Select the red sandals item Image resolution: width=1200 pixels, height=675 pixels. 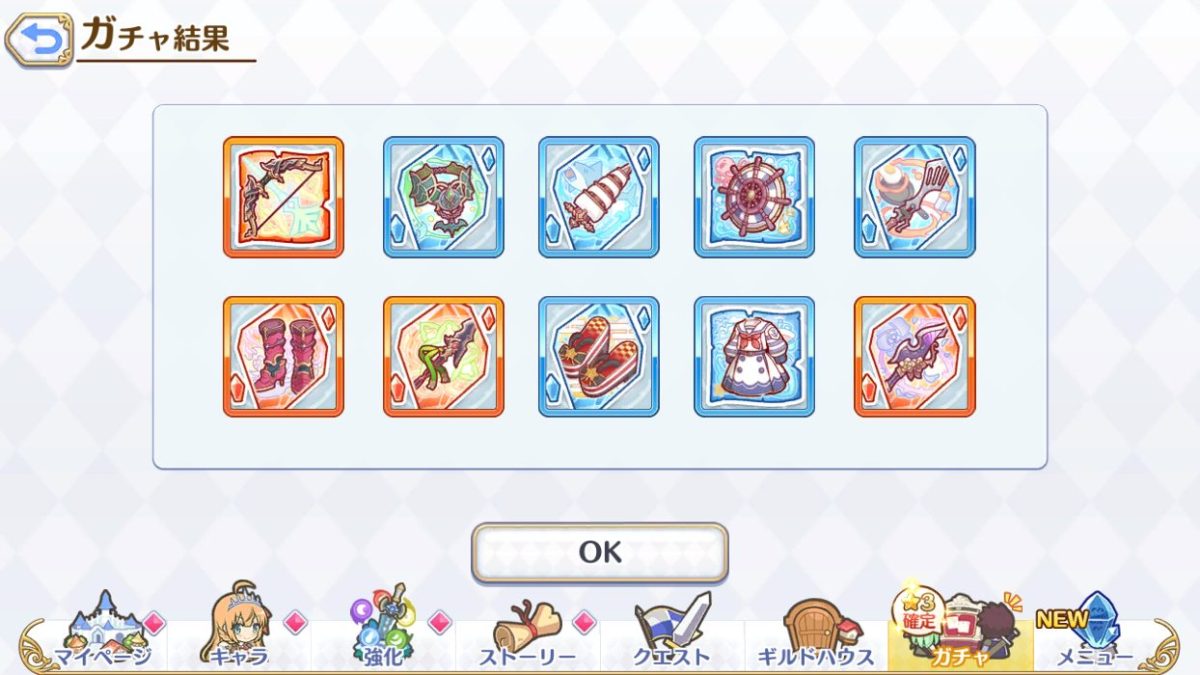point(599,356)
